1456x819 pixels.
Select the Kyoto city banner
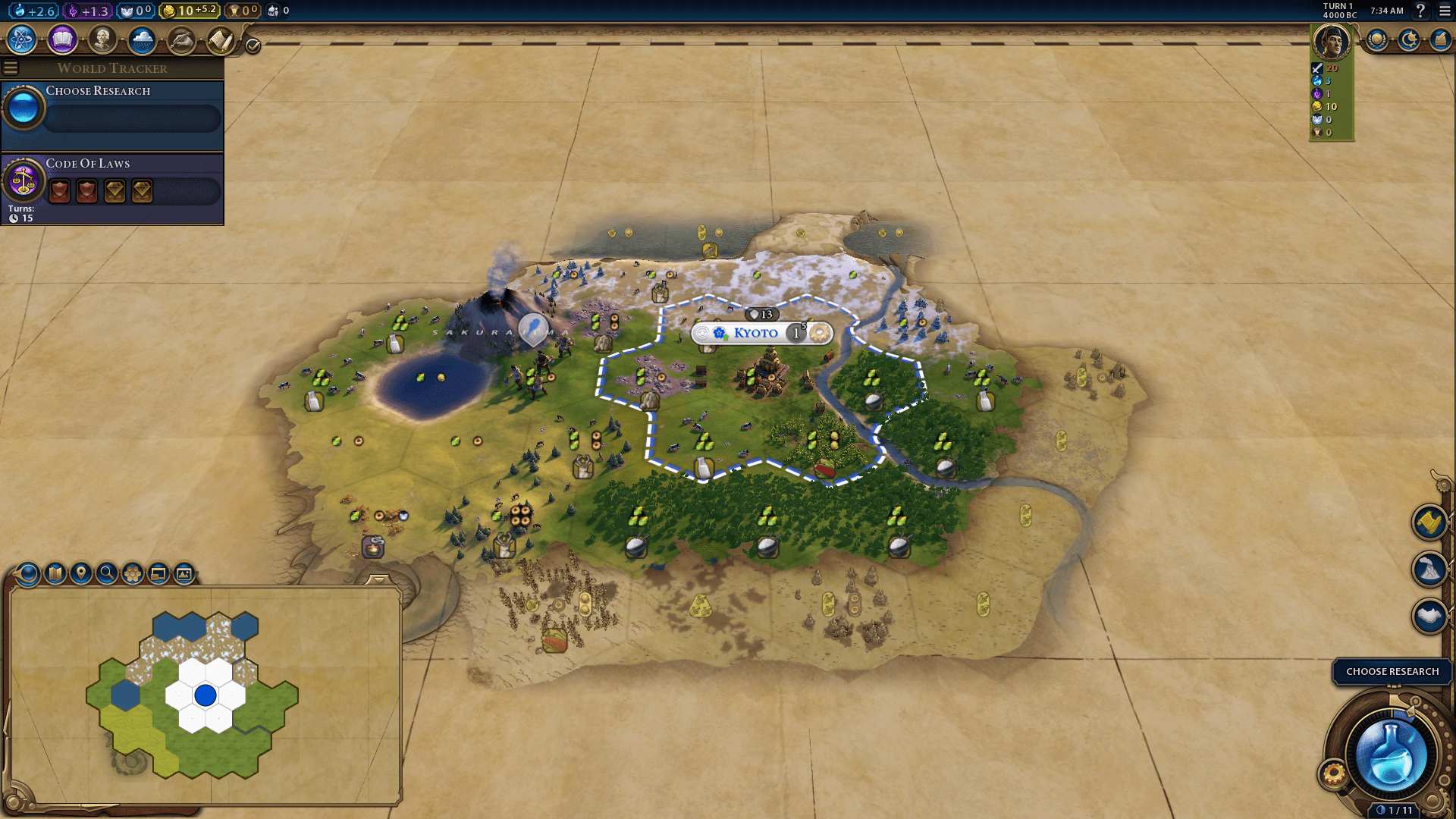755,333
